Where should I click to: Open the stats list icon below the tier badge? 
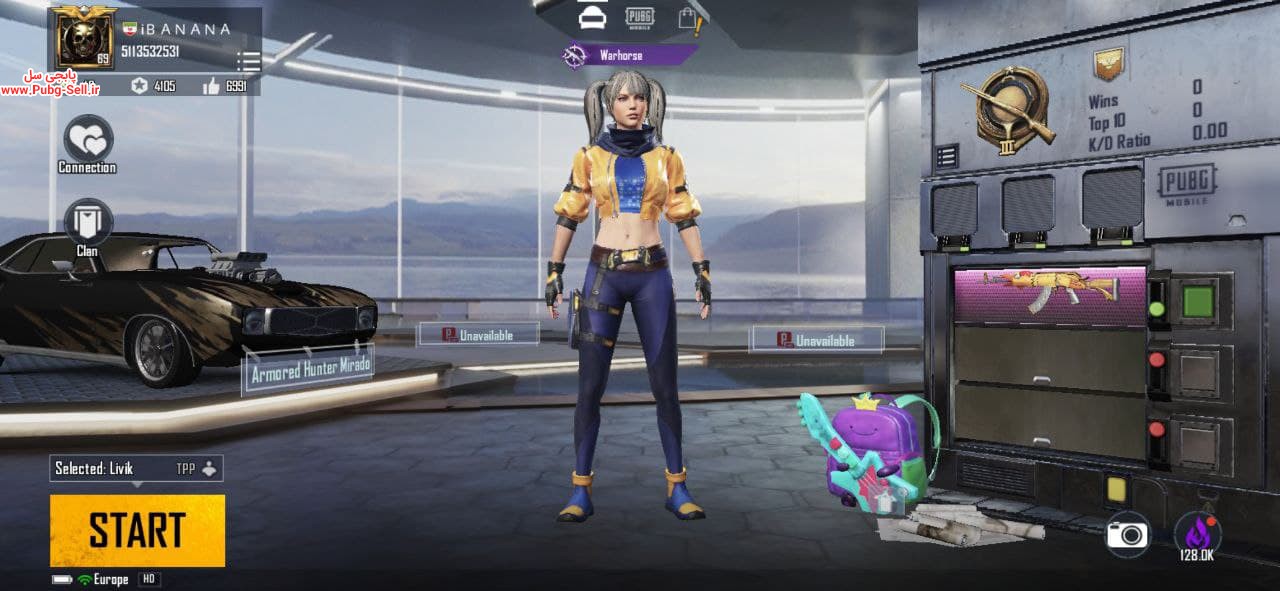(x=946, y=156)
